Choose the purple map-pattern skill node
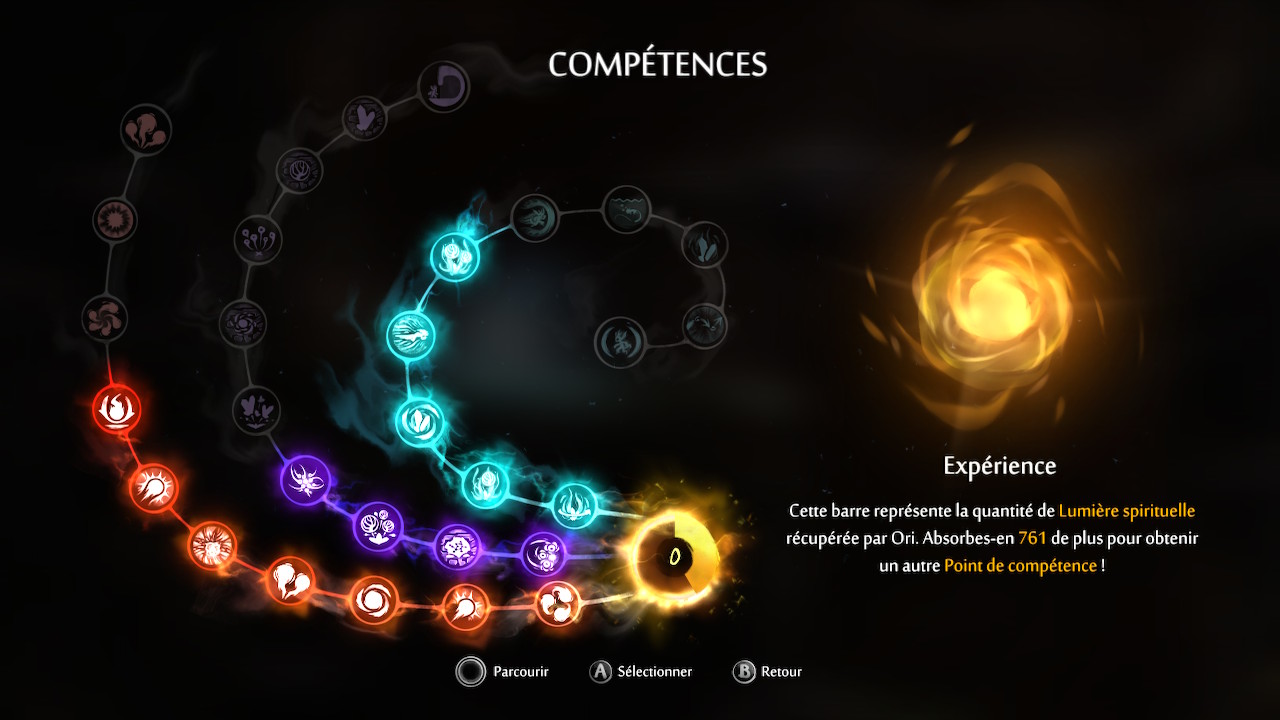This screenshot has width=1280, height=720. coord(457,547)
